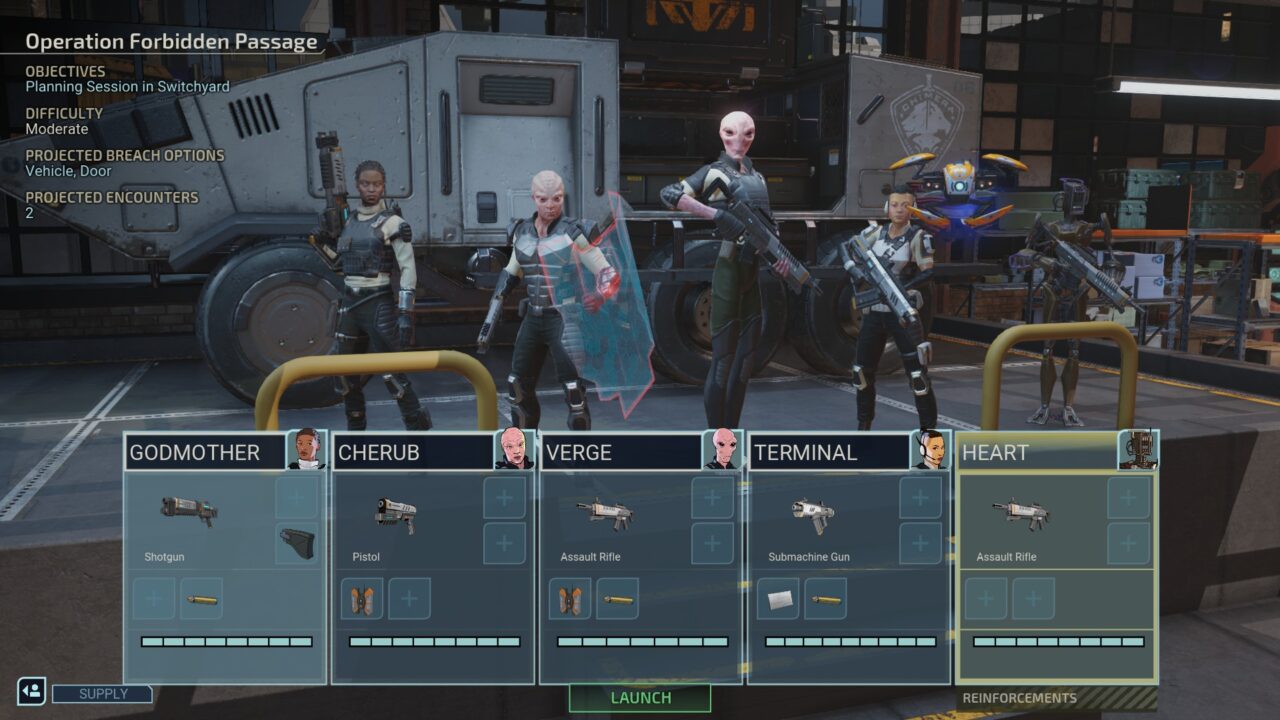Open Cherub's character portrait
The image size is (1280, 720).
pyautogui.click(x=514, y=450)
